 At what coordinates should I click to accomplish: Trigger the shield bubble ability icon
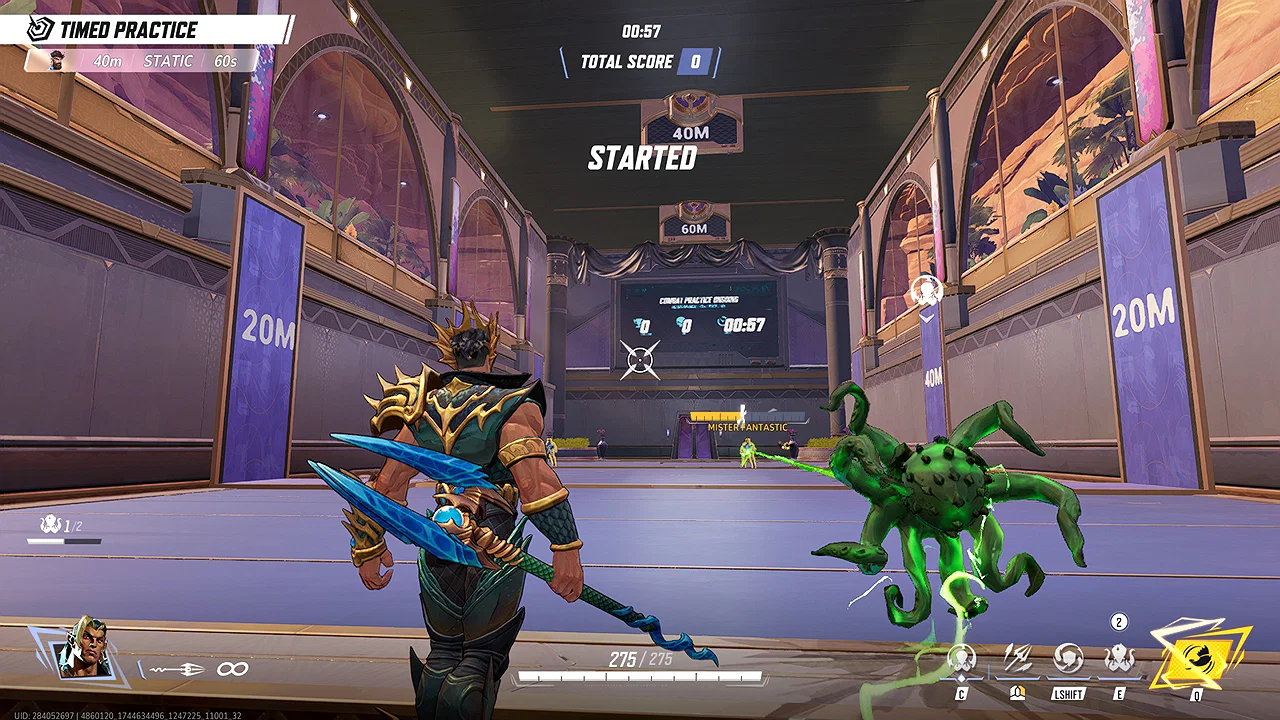point(1068,659)
